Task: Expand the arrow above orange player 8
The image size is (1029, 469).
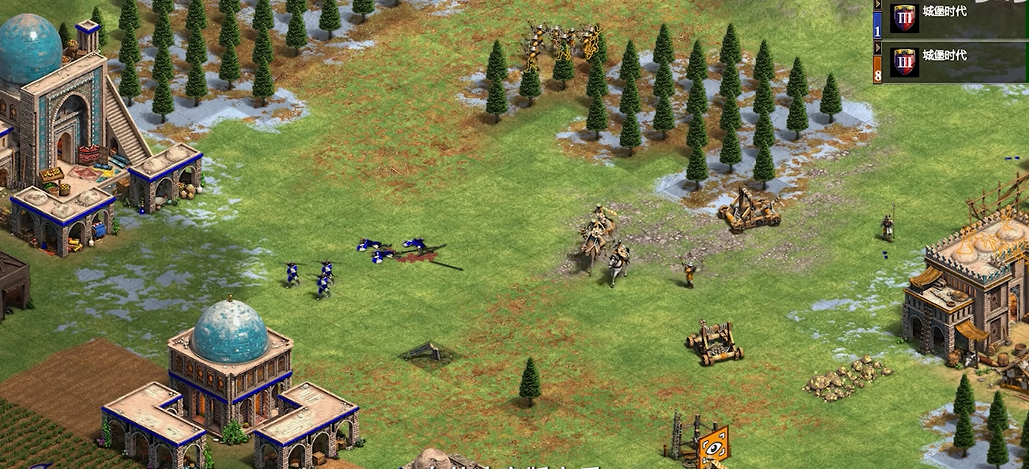Action: tap(878, 48)
